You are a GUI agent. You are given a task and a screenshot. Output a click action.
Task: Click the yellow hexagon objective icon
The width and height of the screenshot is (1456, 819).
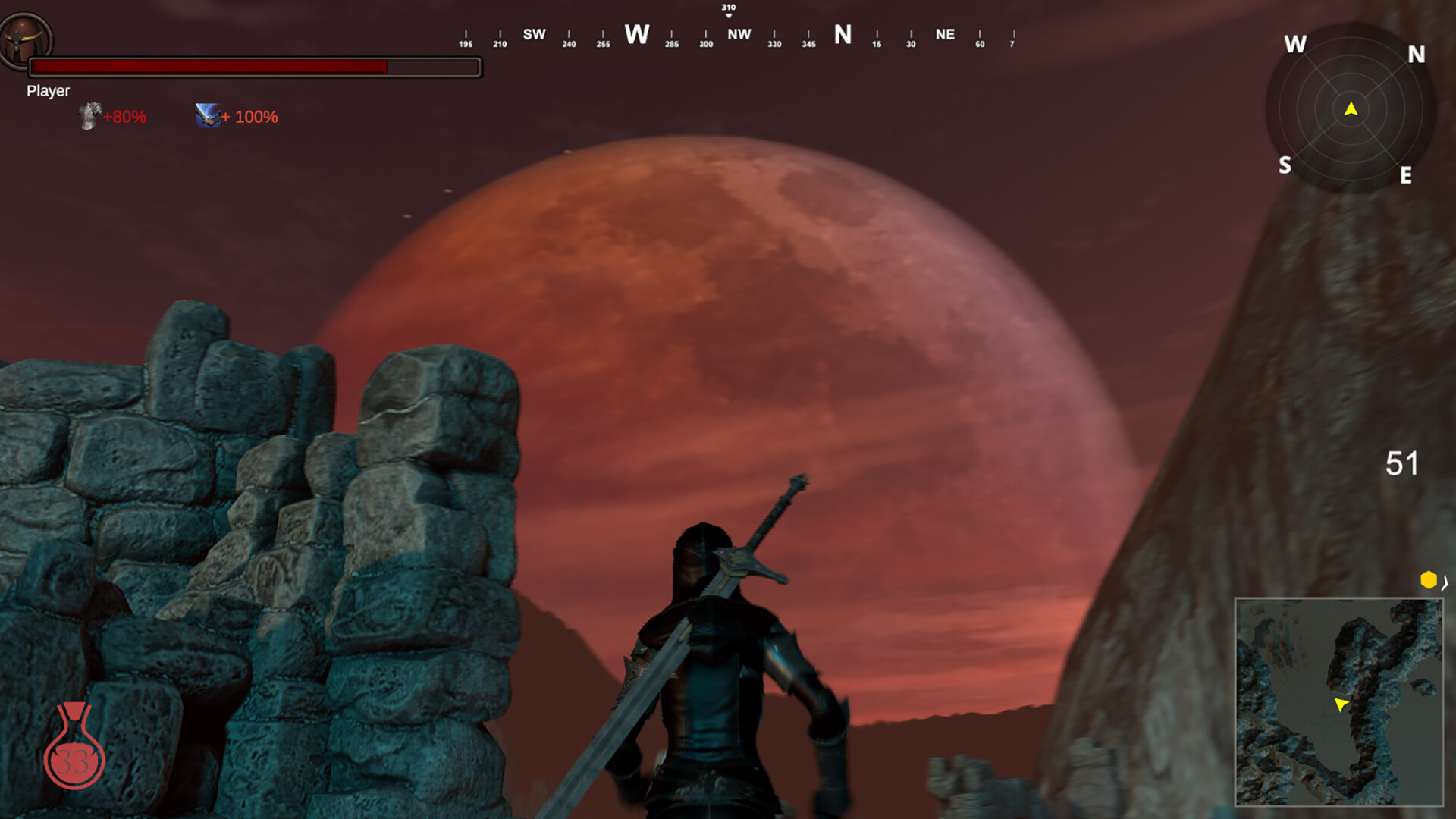tap(1429, 579)
